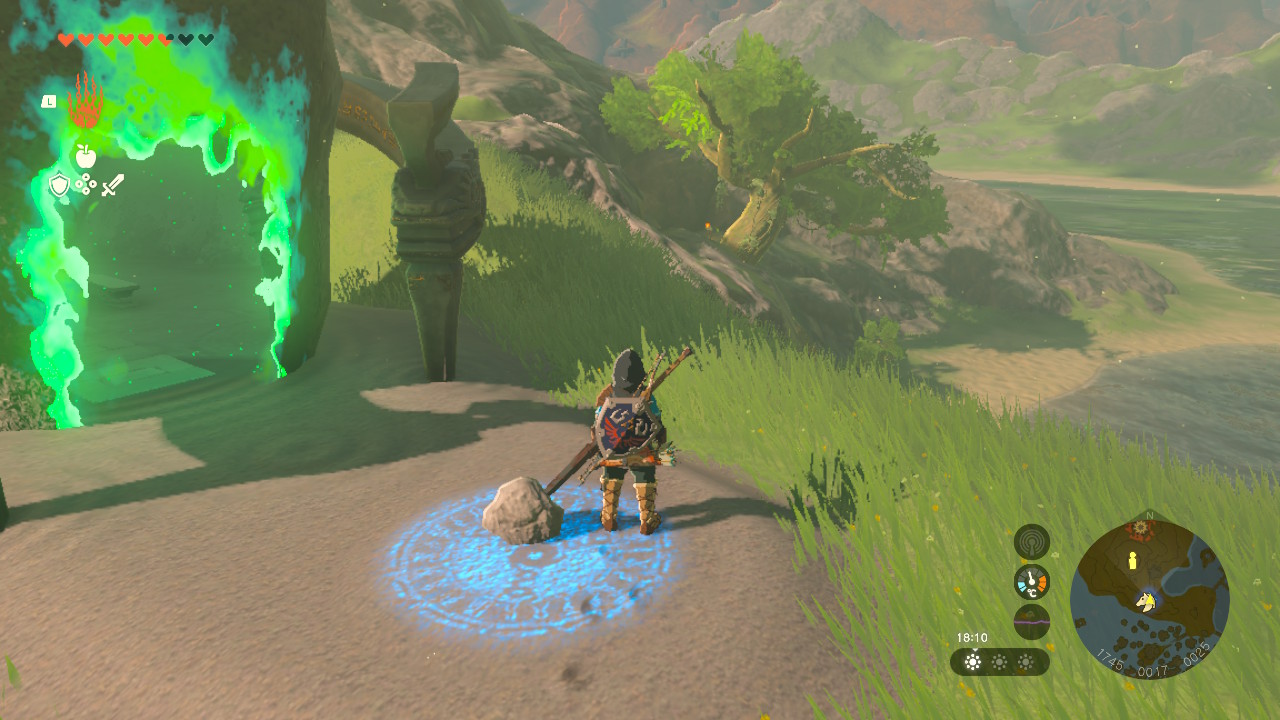Click the yellow figure marker on minimap
Viewport: 1280px width, 720px height.
1133,561
